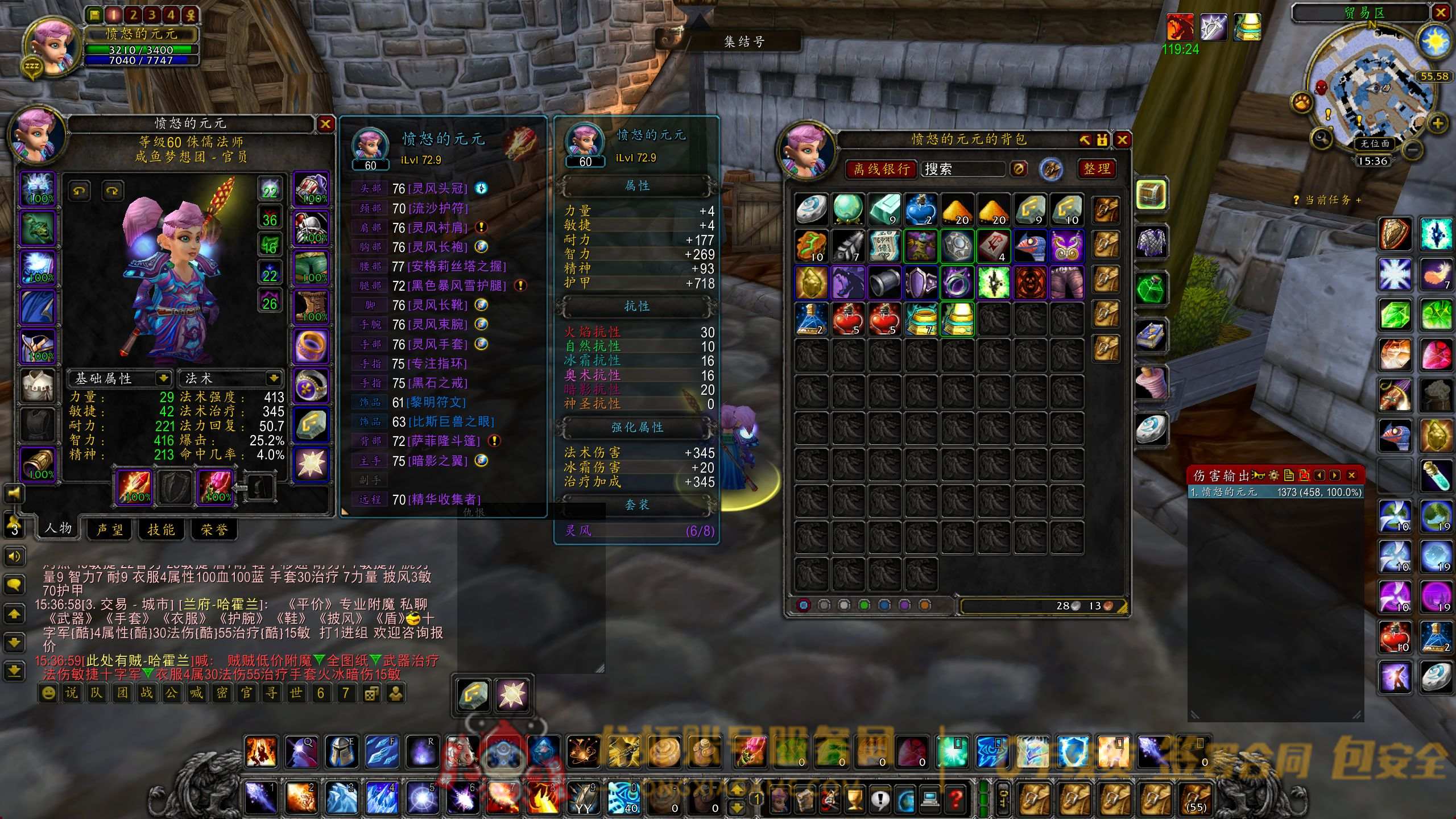Select the 公 guild chat channel button
The width and height of the screenshot is (1456, 819).
tap(171, 693)
